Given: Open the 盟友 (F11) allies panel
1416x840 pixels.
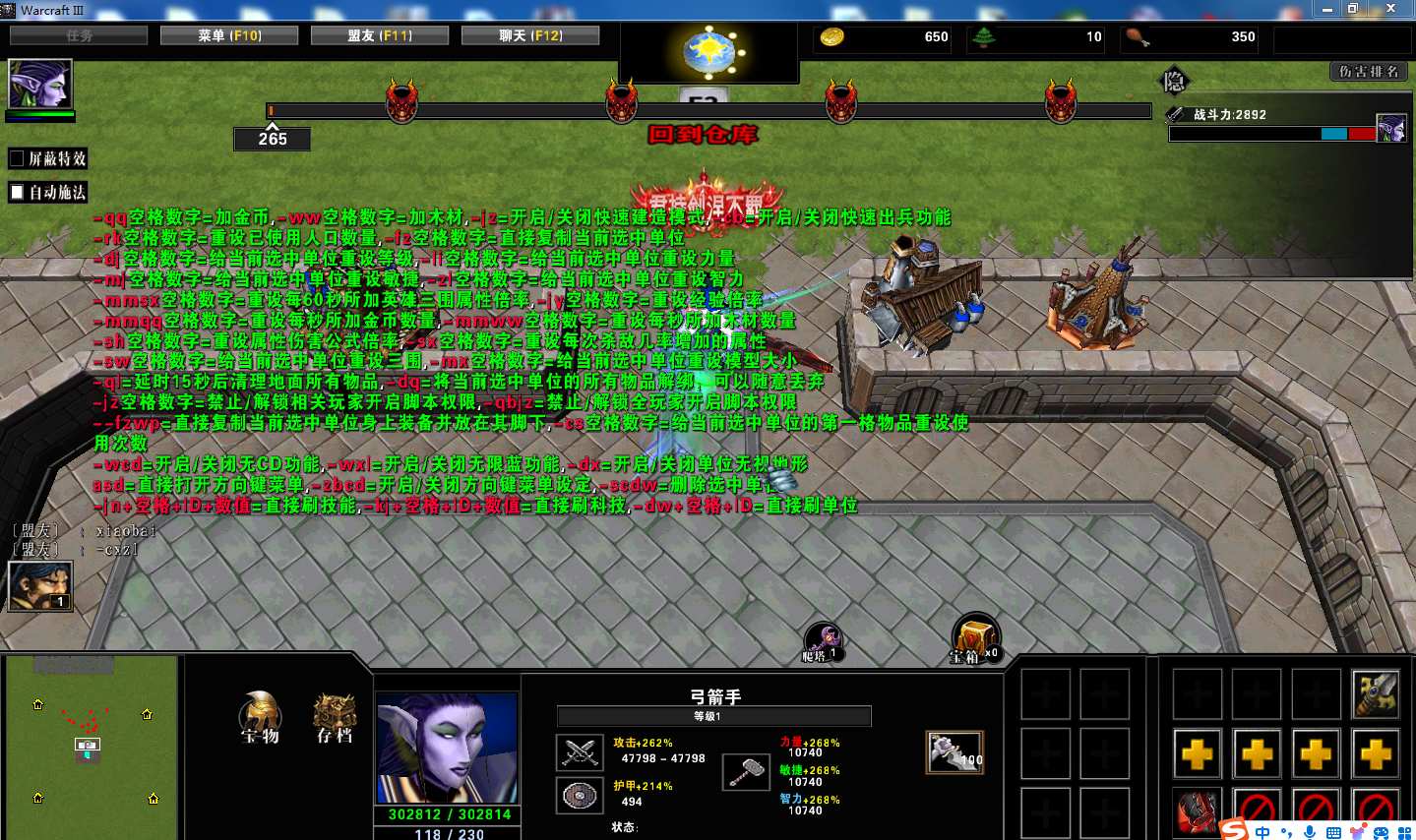Looking at the screenshot, I should click(x=379, y=33).
